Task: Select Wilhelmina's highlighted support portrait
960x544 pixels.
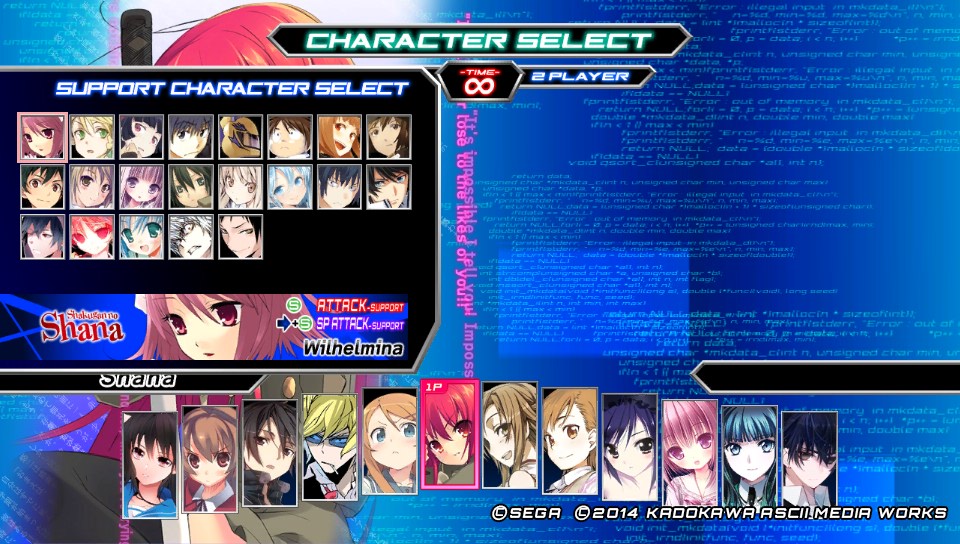Action: click(x=43, y=137)
